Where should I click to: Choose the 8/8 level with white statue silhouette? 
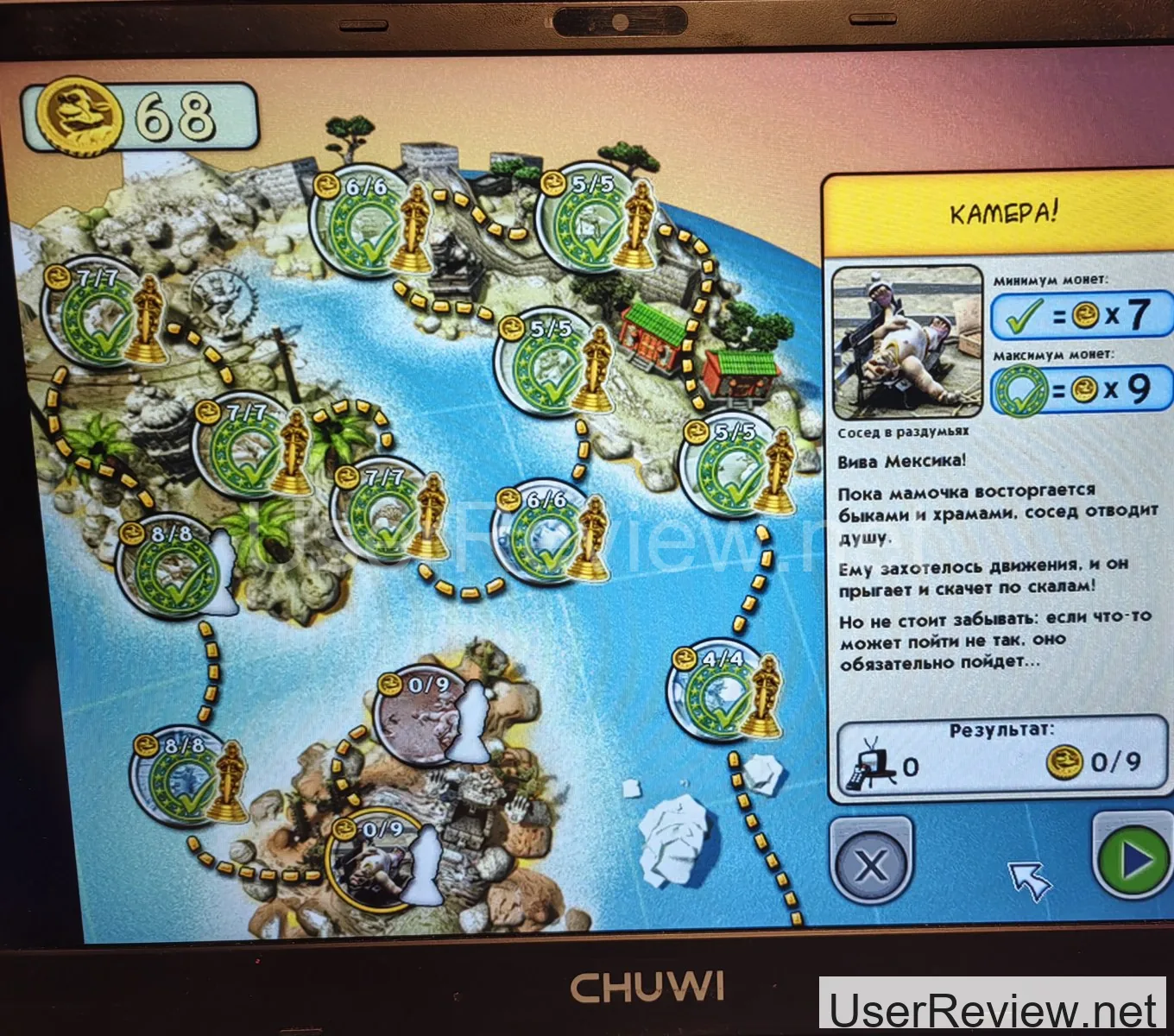pos(171,572)
